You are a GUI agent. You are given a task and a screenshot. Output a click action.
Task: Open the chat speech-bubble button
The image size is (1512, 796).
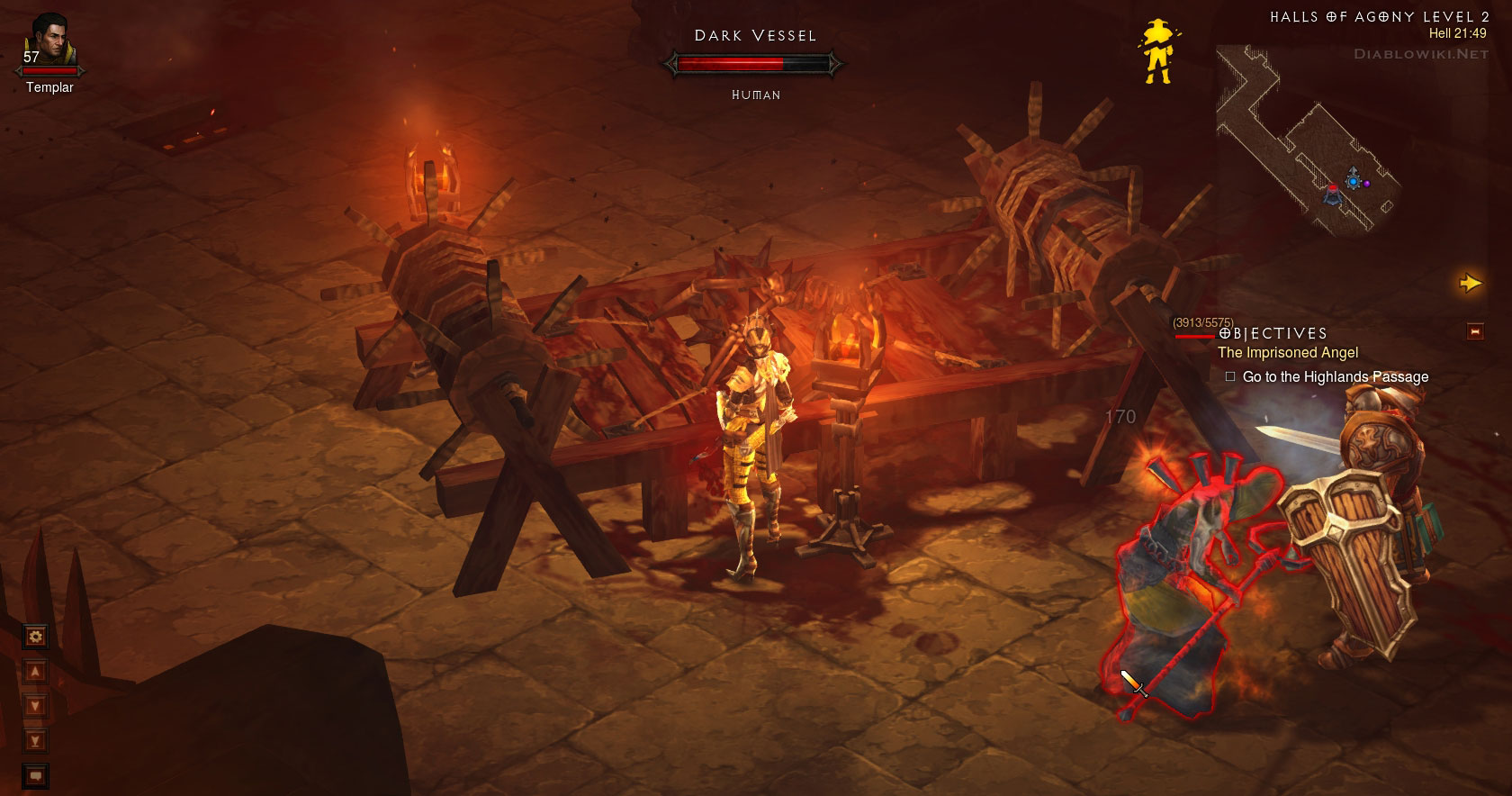click(x=36, y=775)
